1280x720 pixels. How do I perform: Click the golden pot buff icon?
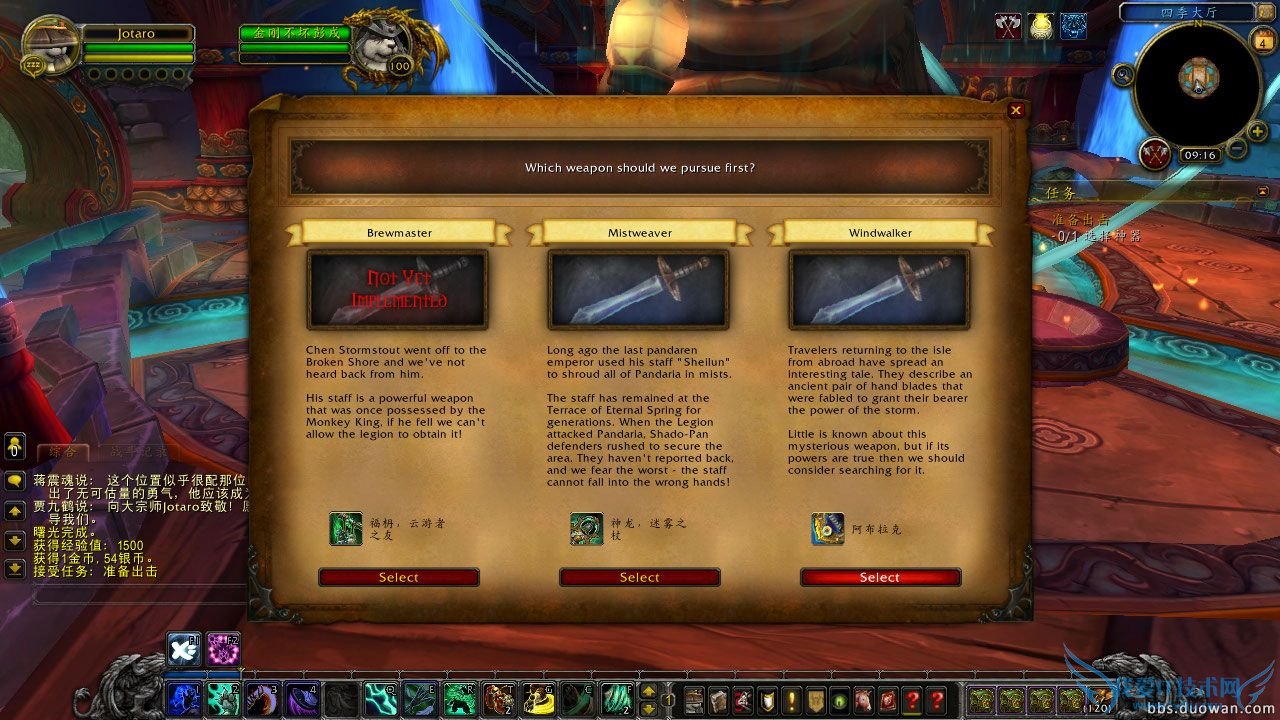point(1041,26)
